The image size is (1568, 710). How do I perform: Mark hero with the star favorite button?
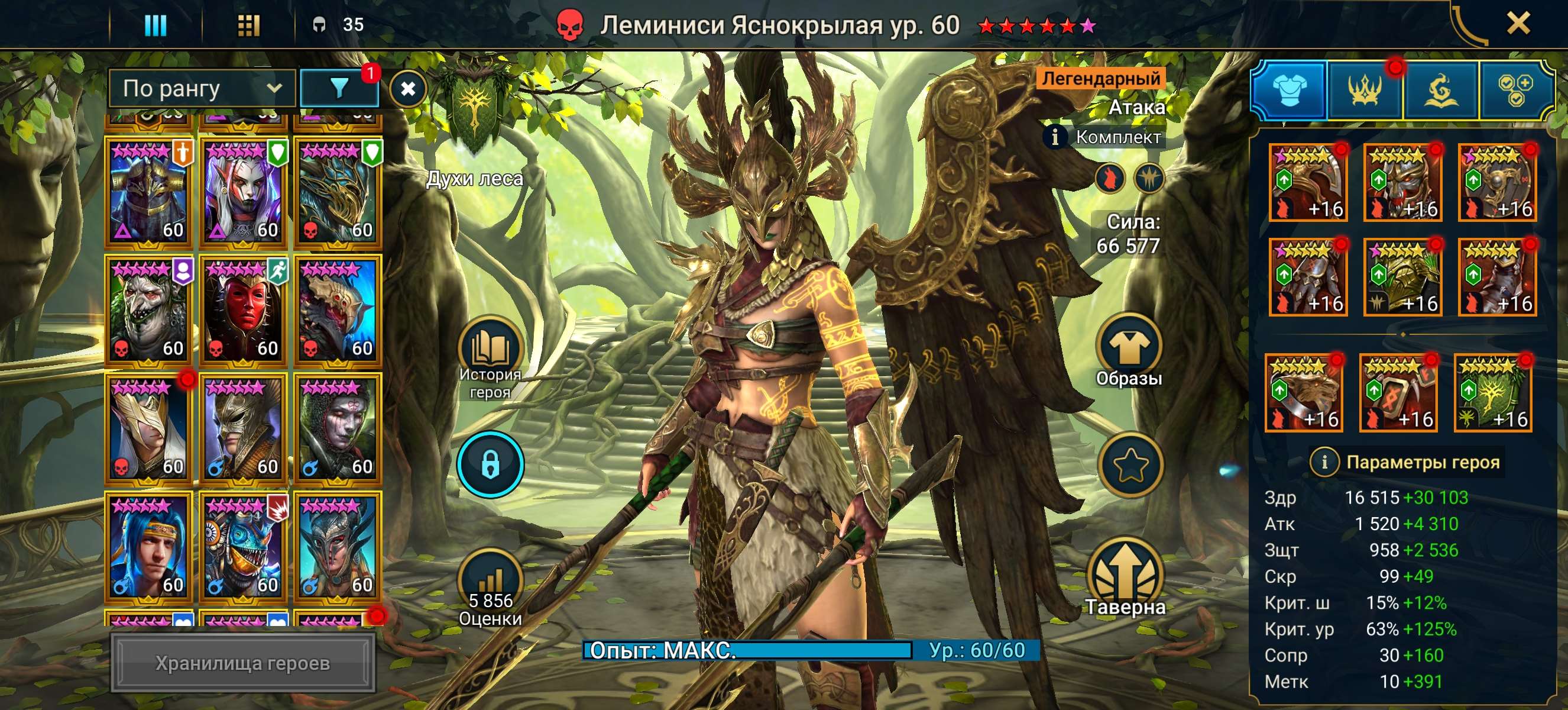1129,464
